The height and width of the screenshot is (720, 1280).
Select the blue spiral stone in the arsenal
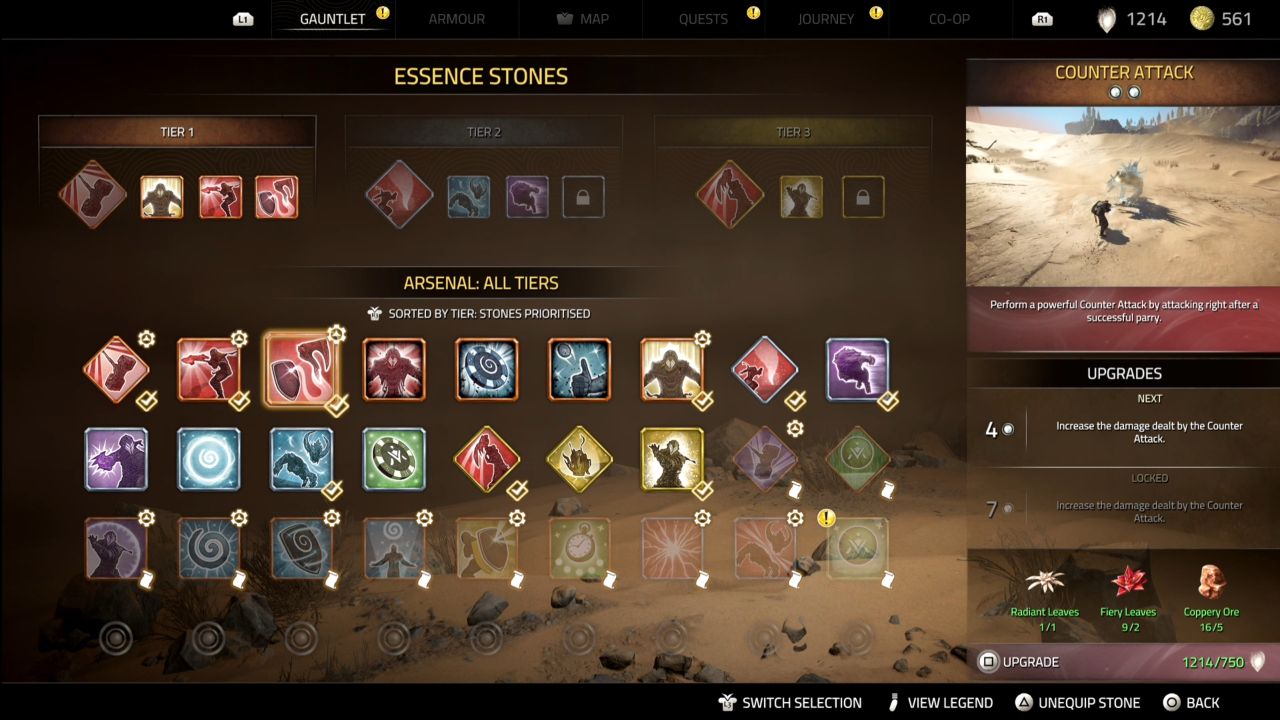[x=208, y=460]
